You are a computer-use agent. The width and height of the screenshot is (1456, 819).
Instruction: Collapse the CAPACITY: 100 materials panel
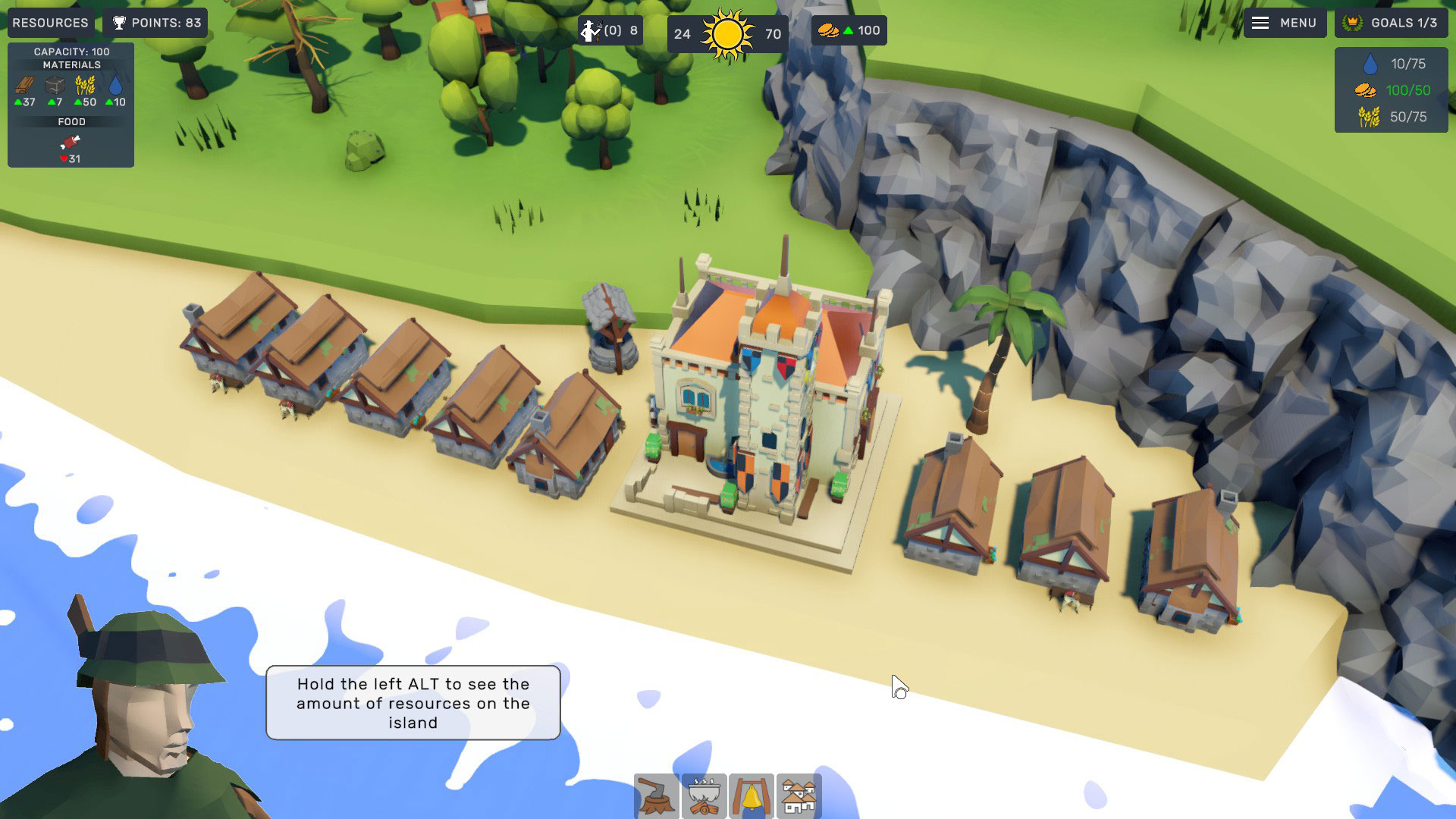[x=71, y=52]
